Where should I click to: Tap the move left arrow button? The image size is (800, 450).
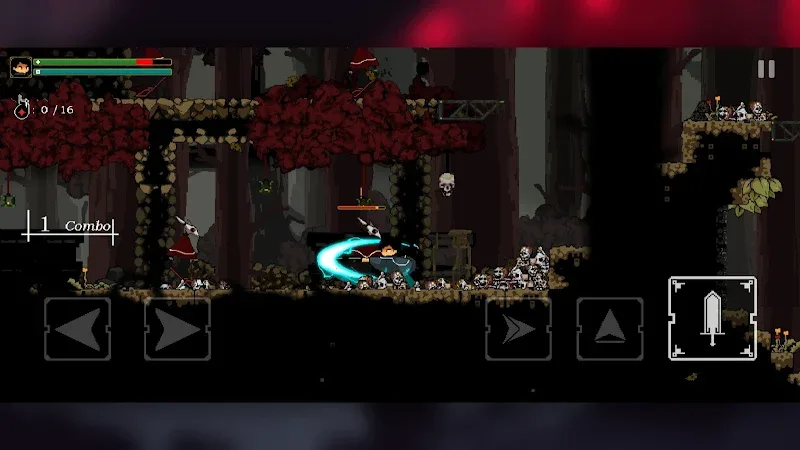pos(77,329)
